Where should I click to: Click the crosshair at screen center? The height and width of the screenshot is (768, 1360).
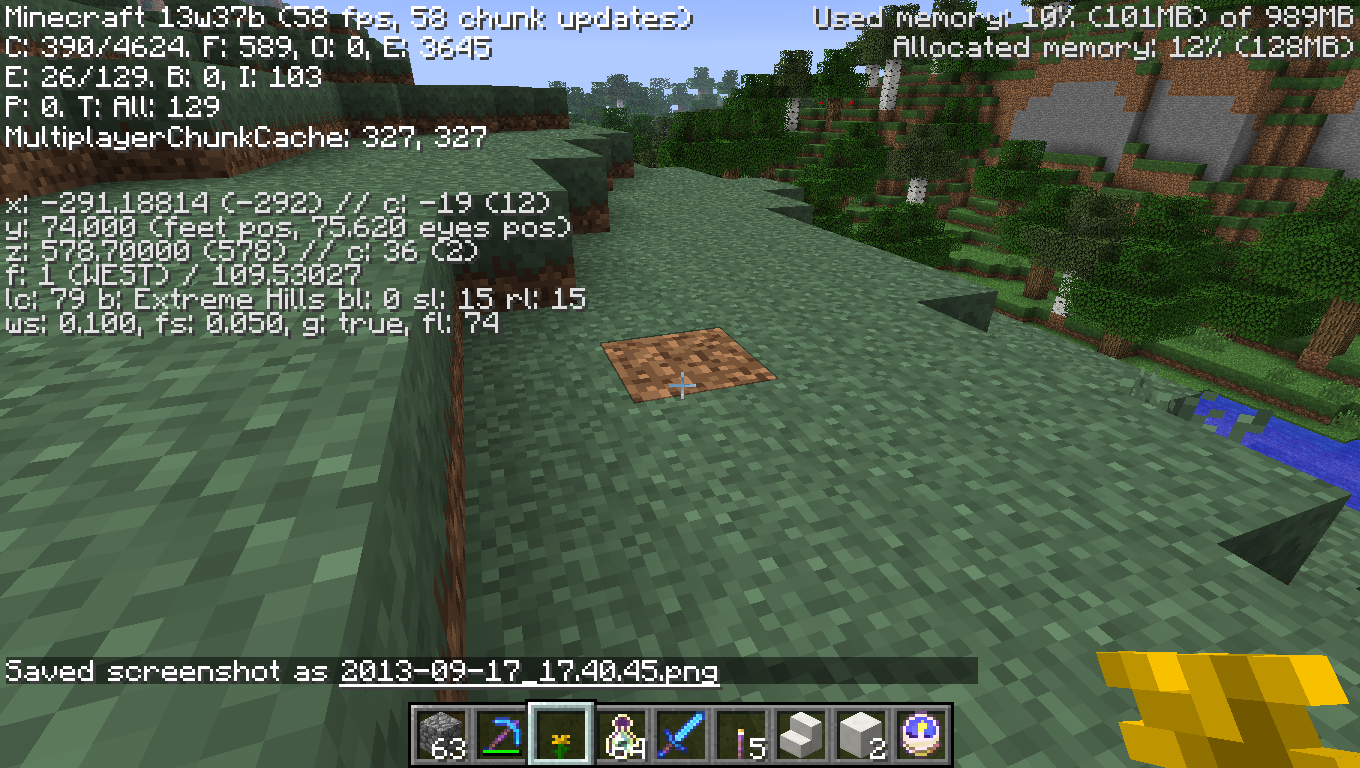[681, 384]
